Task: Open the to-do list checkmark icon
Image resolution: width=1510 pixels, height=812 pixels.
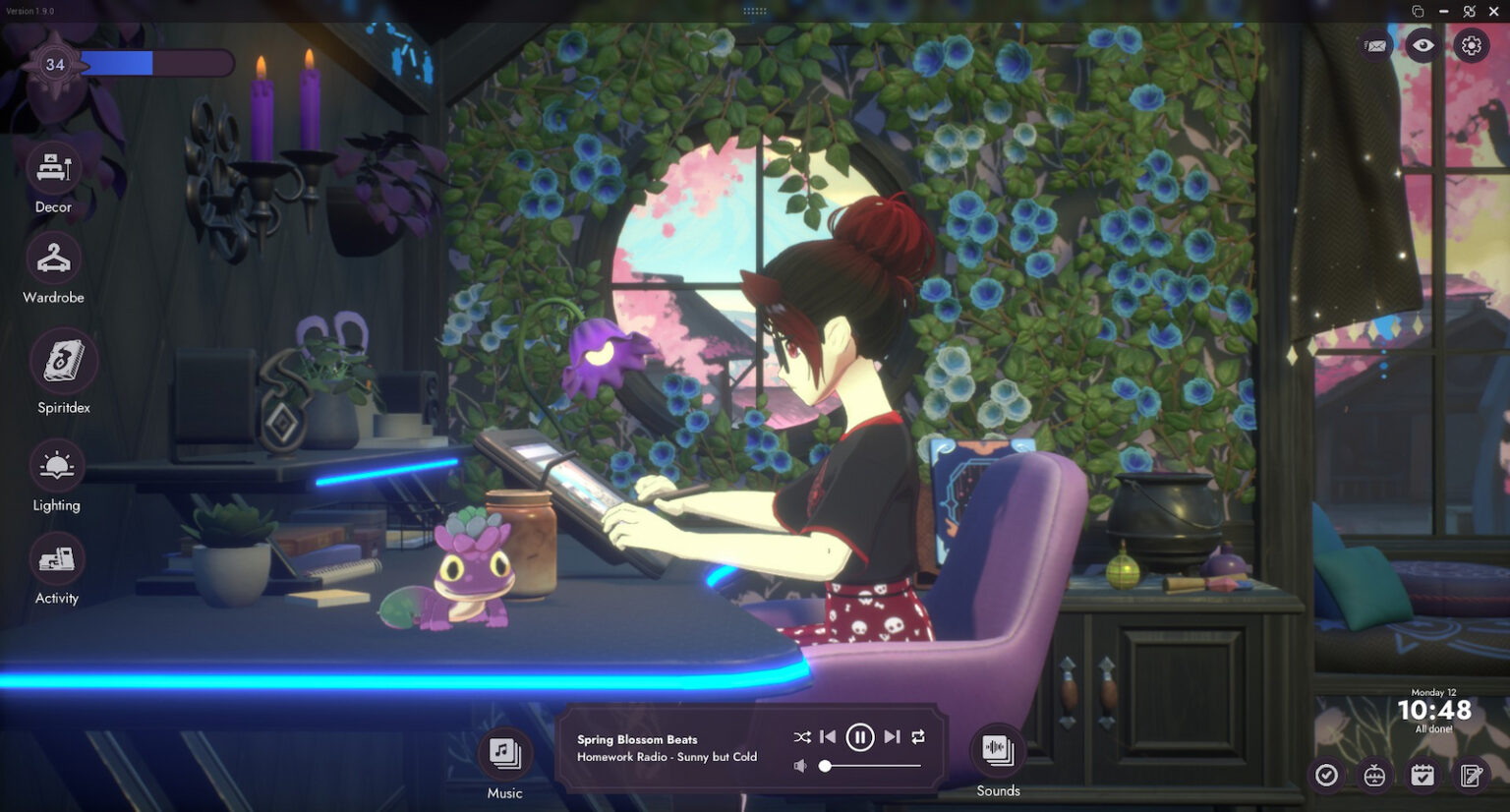Action: (1326, 776)
